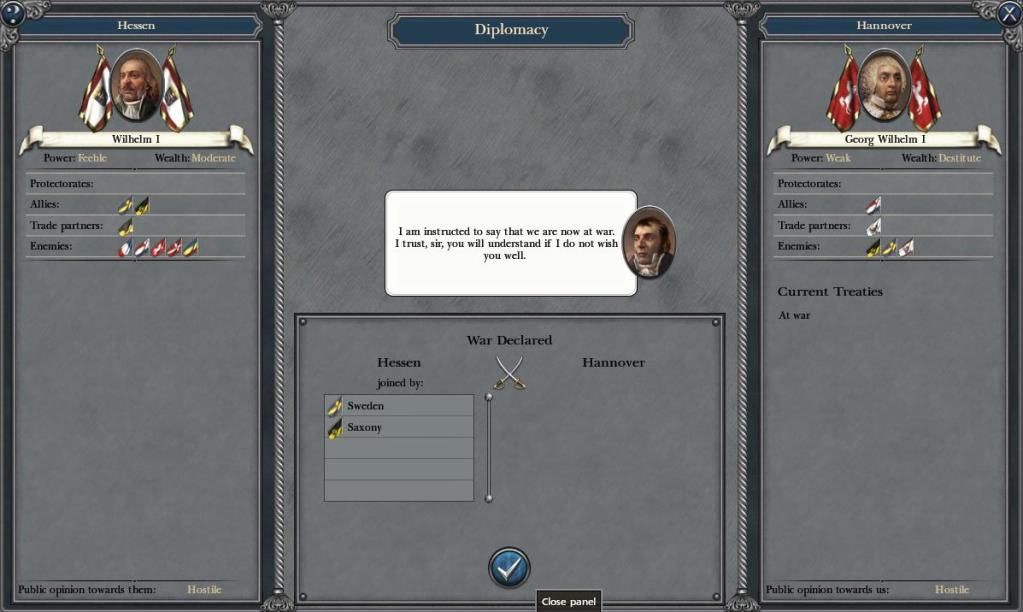
Task: Select Sweden in the joined-by list
Action: pos(399,406)
